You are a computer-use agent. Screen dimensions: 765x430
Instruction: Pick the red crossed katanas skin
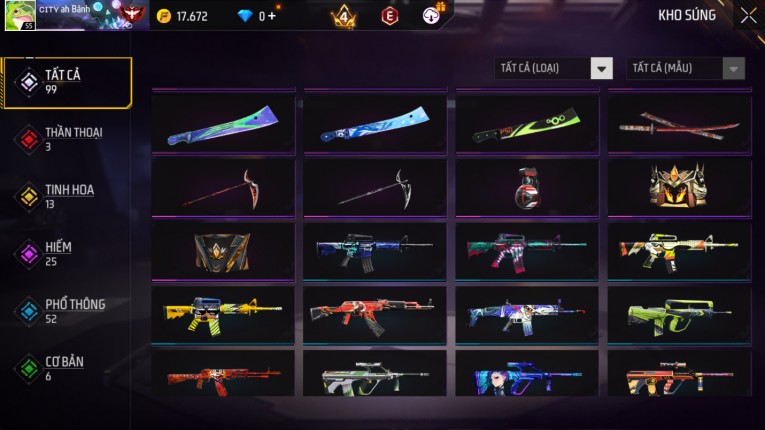(x=679, y=124)
